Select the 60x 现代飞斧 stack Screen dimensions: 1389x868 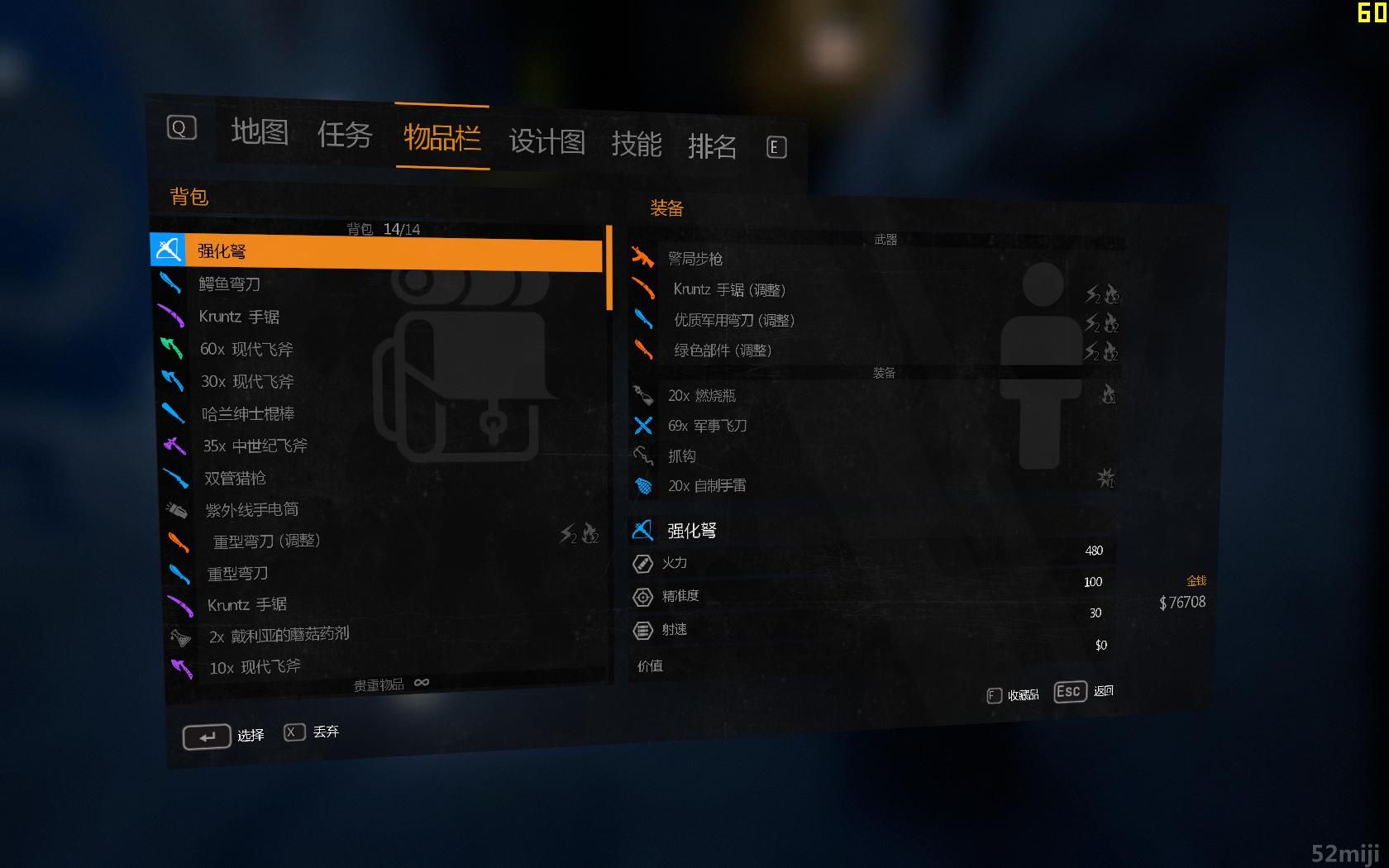[246, 349]
